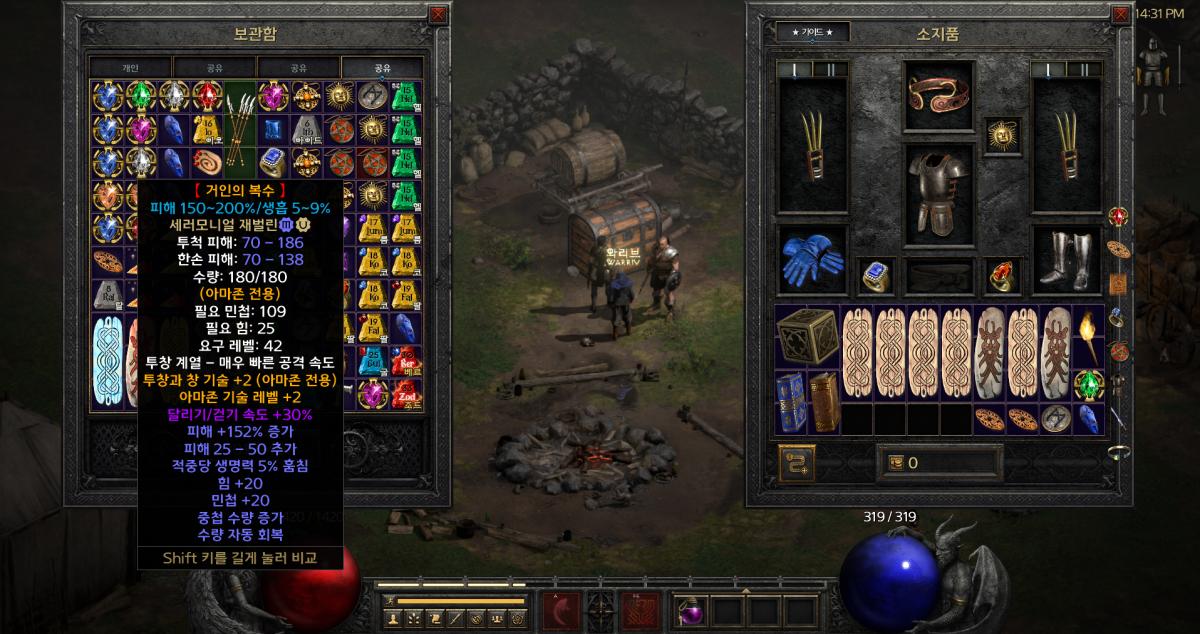Open the character screen from mini menu
This screenshot has width=1200, height=634.
click(x=392, y=618)
